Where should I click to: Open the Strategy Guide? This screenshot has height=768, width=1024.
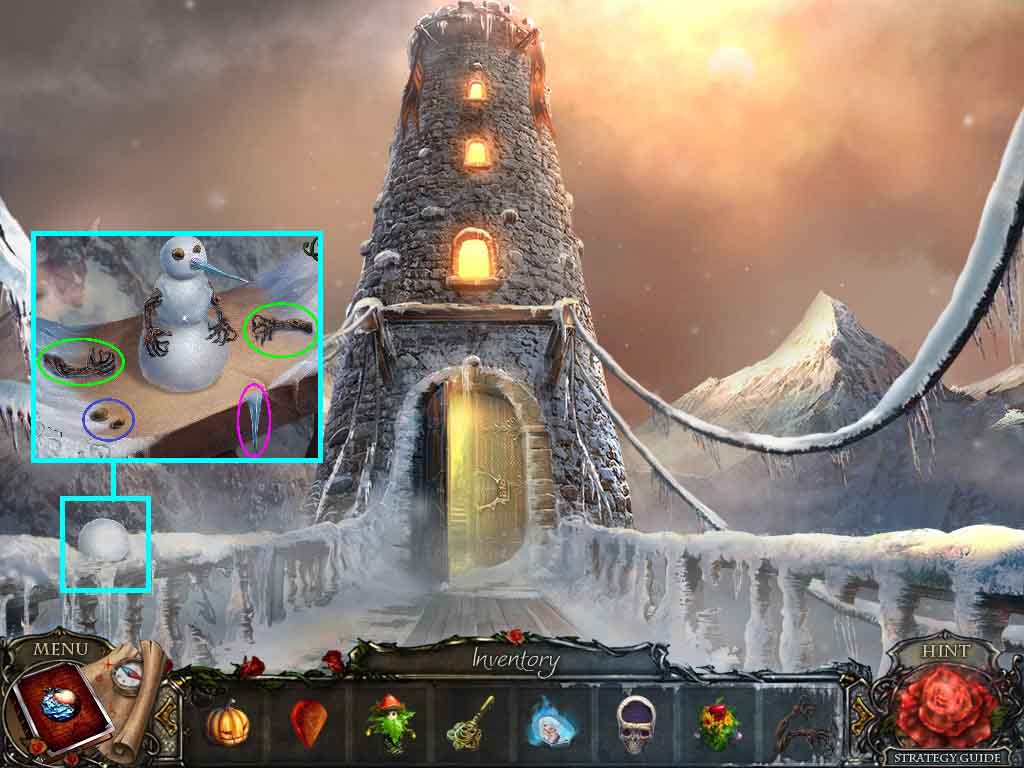tap(944, 758)
